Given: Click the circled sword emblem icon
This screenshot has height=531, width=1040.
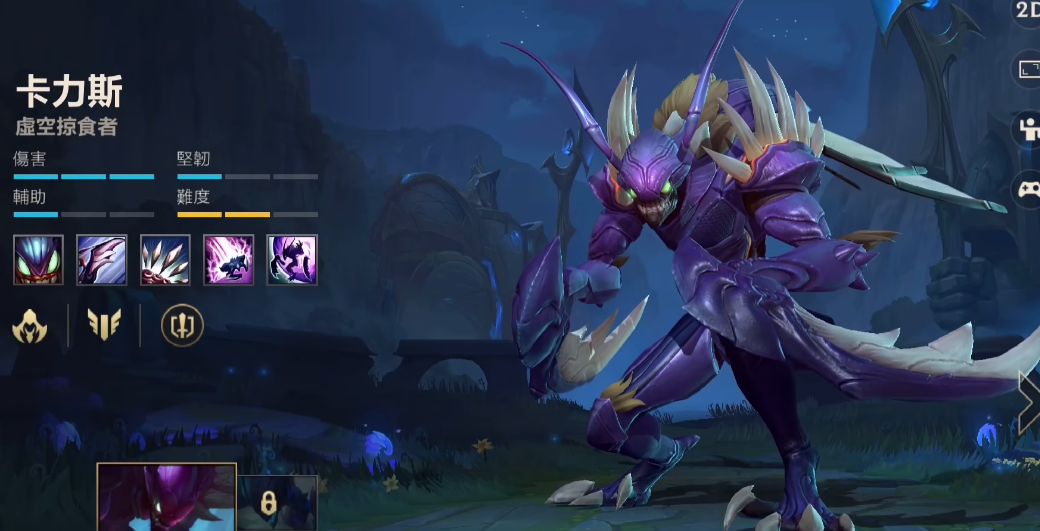Looking at the screenshot, I should (182, 325).
